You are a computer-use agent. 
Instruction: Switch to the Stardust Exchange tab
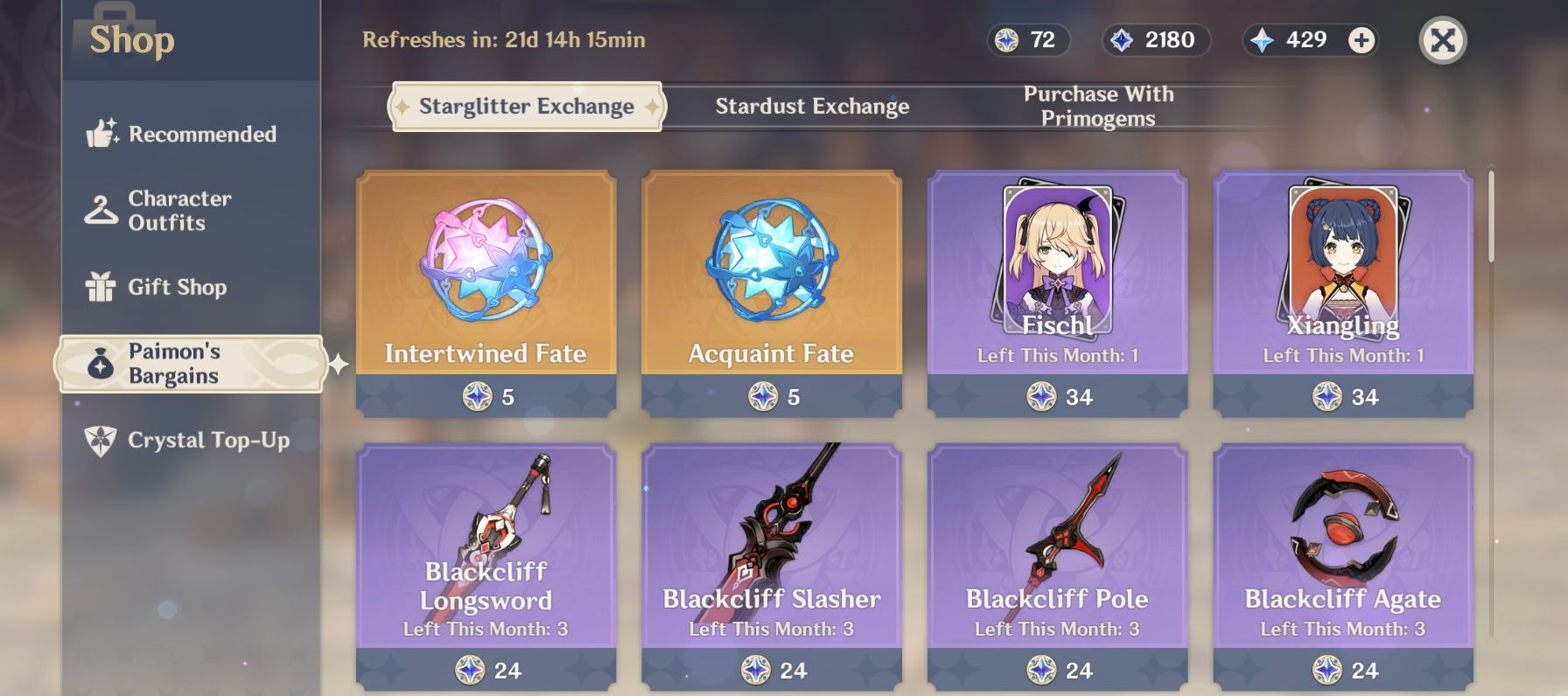point(812,106)
